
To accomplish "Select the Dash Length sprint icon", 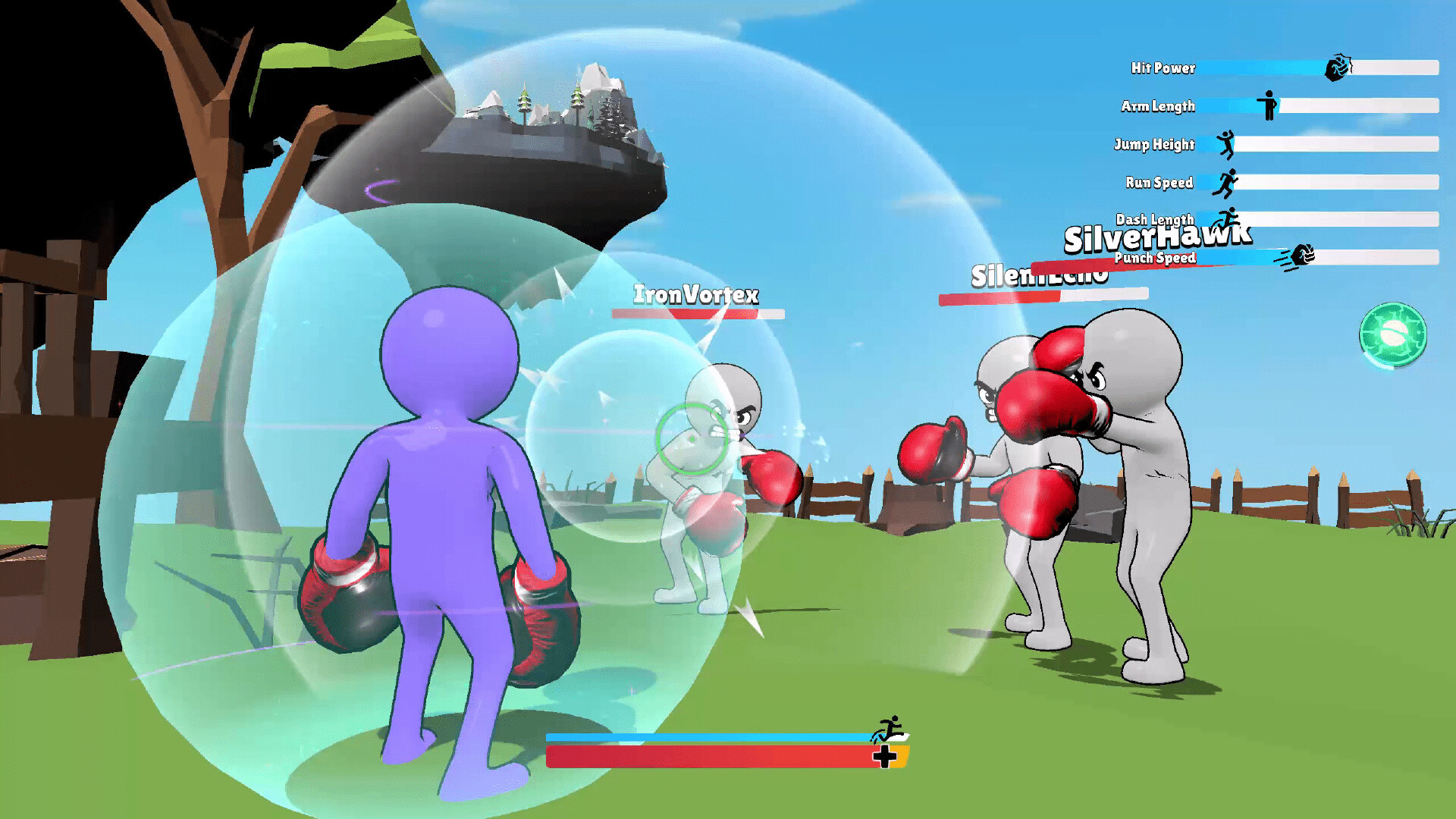I will (1229, 218).
